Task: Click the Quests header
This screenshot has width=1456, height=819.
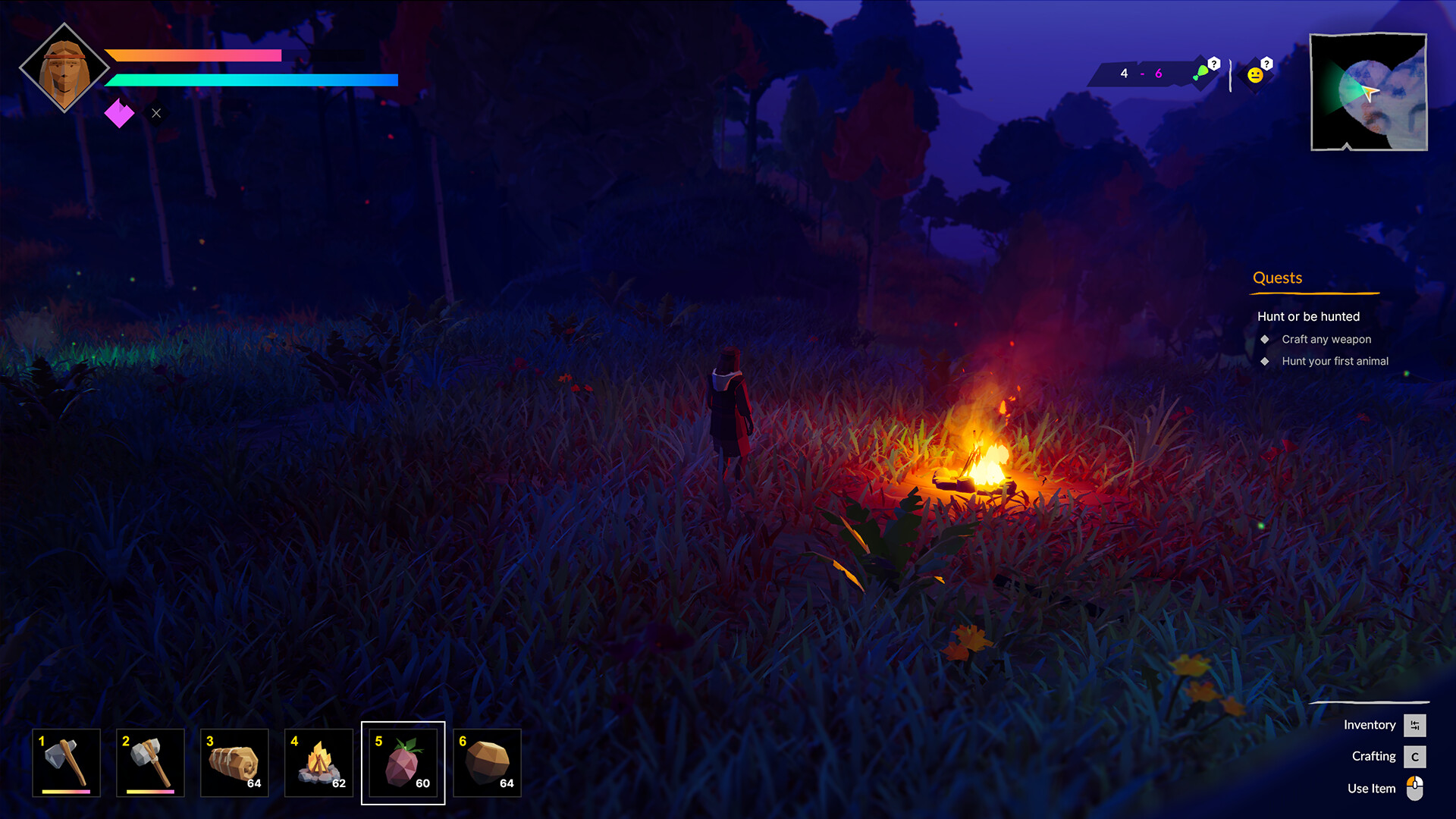Action: pos(1277,278)
